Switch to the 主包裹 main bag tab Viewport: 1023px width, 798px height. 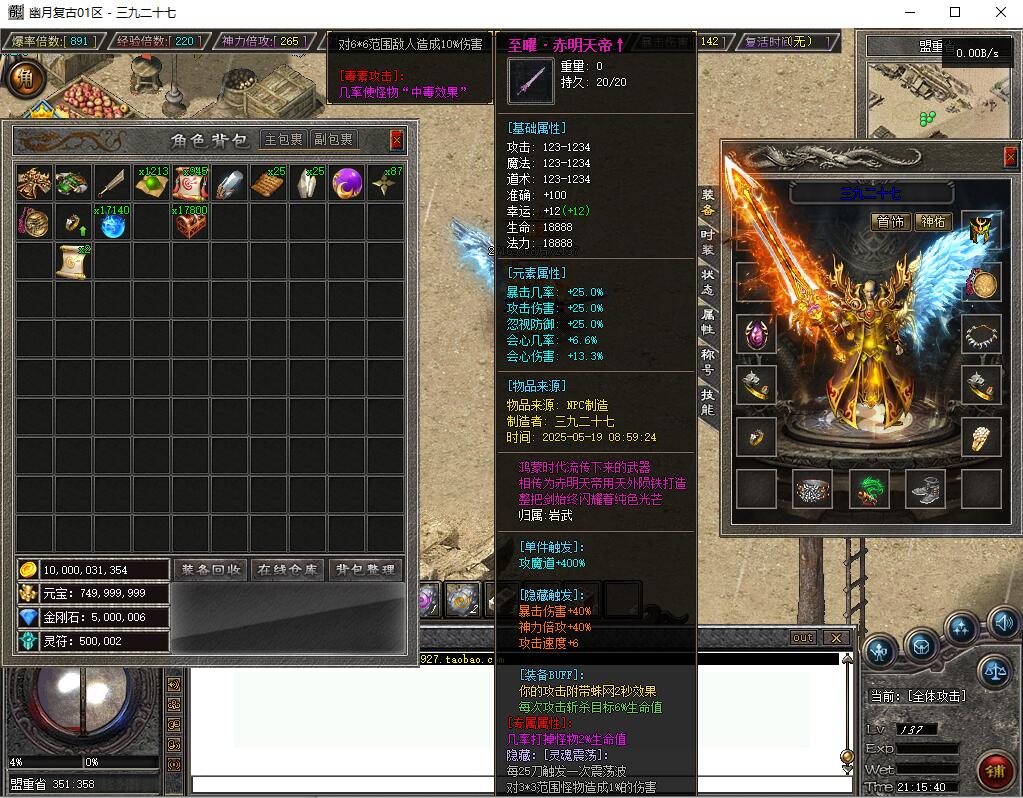[x=283, y=140]
